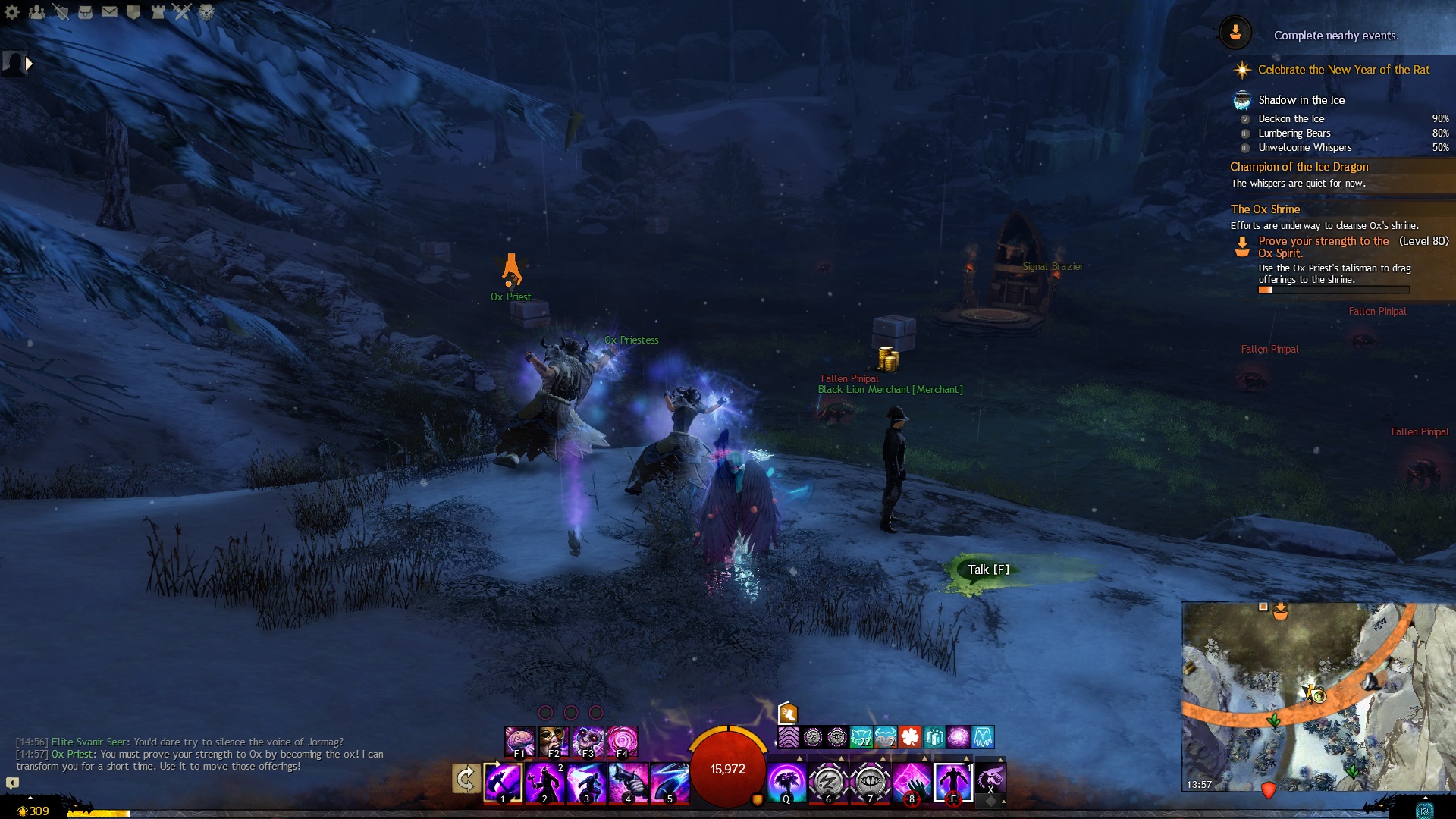Activate the healing skill with palm tree icon
Viewport: 1456px width, 819px height.
click(x=786, y=782)
